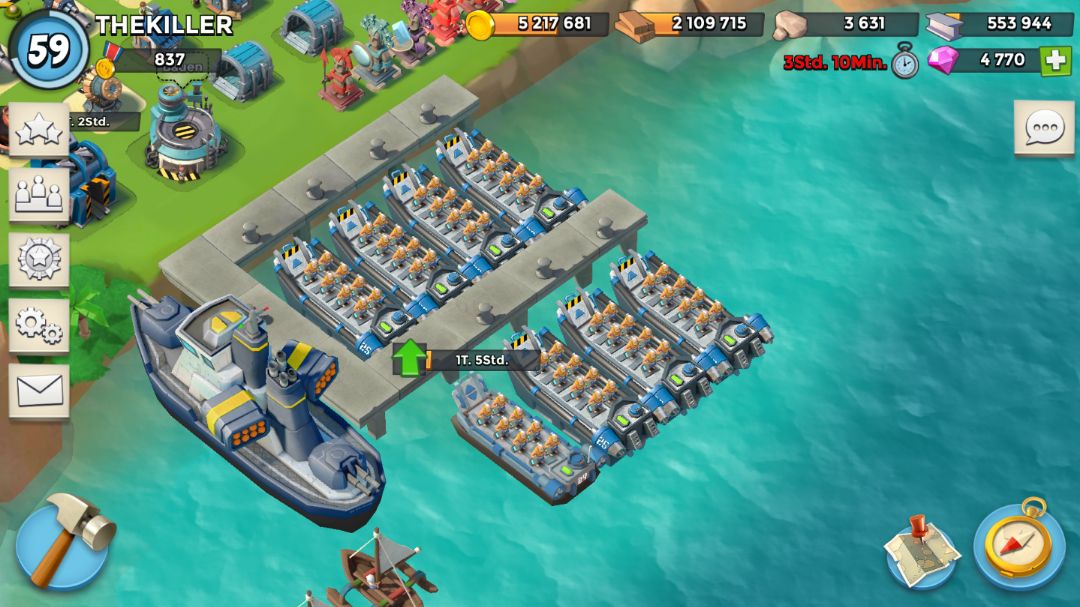The image size is (1080, 607).
Task: Open the inbox envelope button
Action: tap(39, 390)
